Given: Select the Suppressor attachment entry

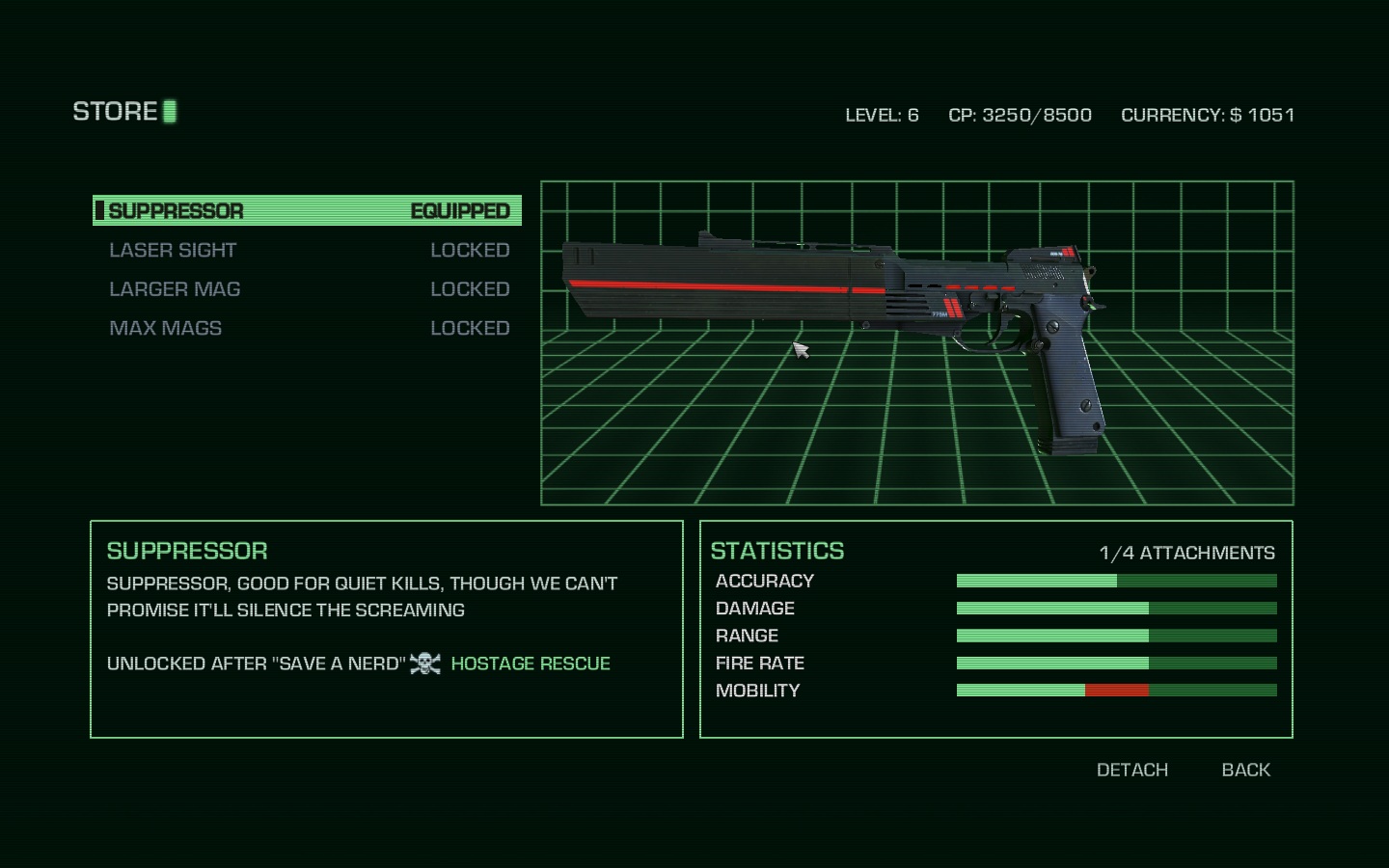Looking at the screenshot, I should tap(307, 210).
